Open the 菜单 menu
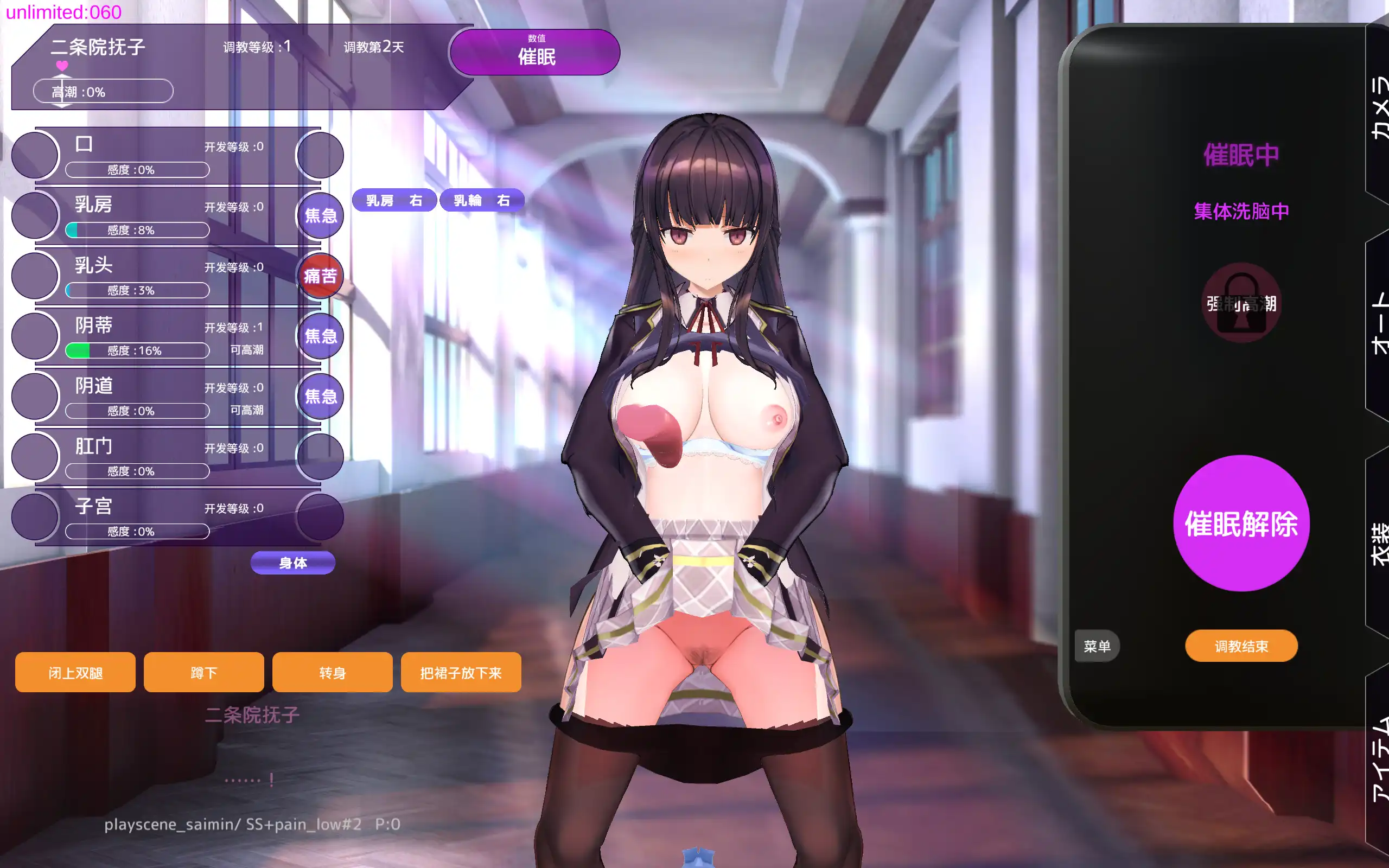This screenshot has width=1389, height=868. click(1096, 646)
